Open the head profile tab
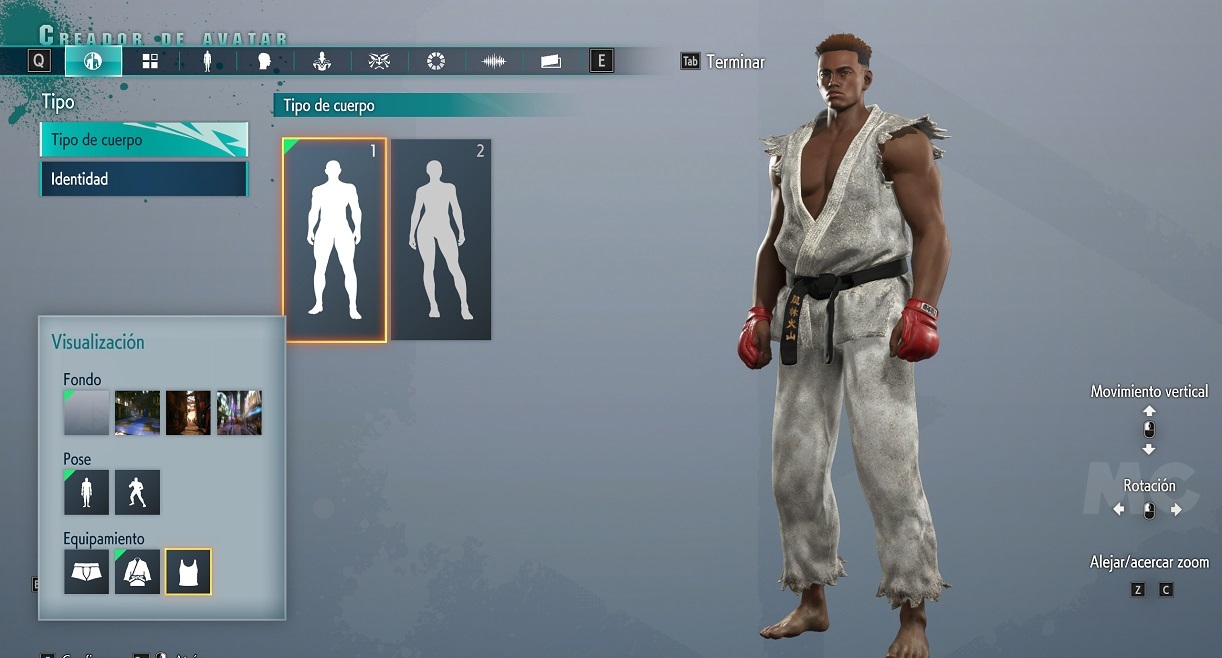This screenshot has width=1222, height=658. 265,61
